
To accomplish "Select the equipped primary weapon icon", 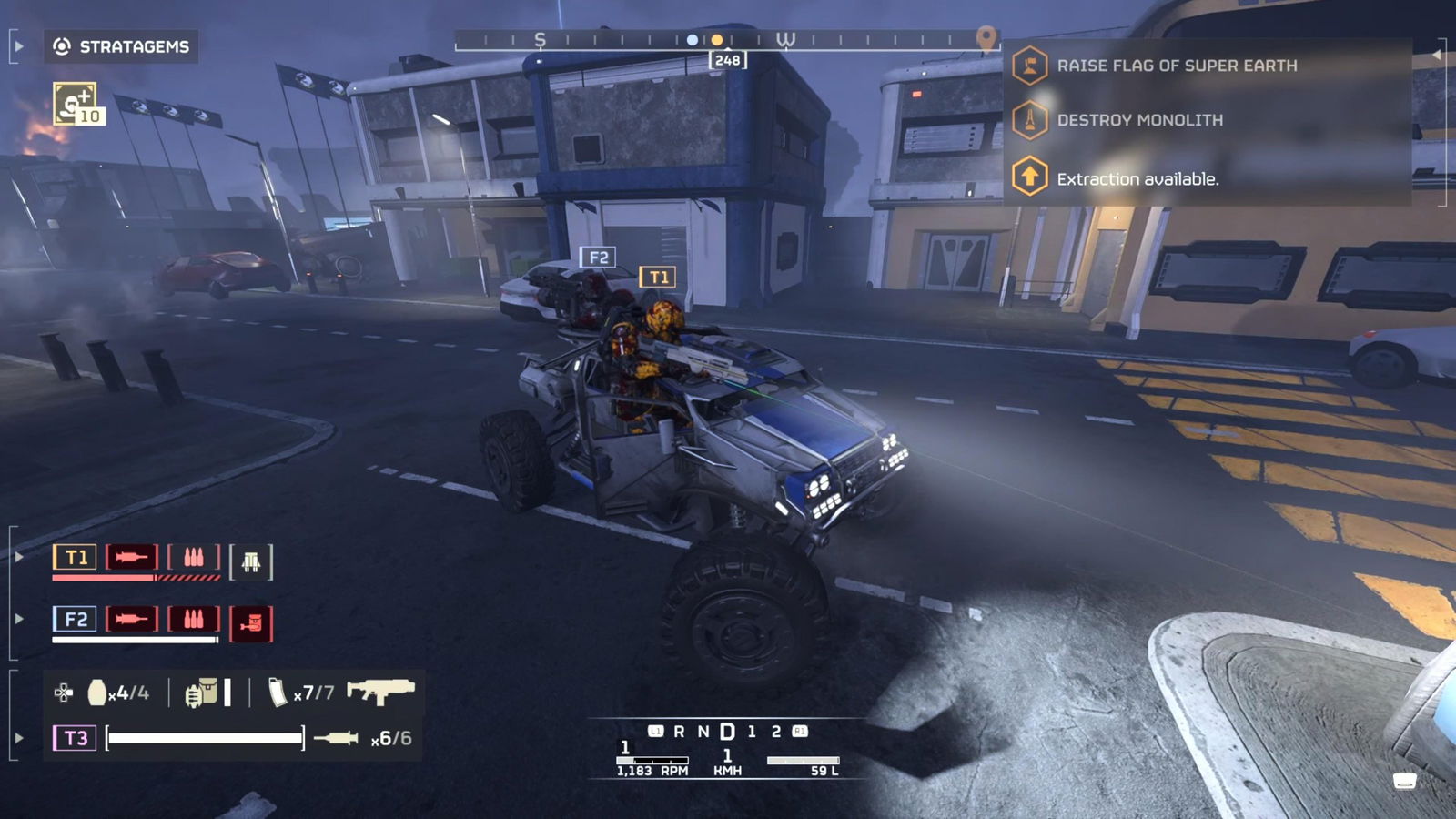I will 381,692.
